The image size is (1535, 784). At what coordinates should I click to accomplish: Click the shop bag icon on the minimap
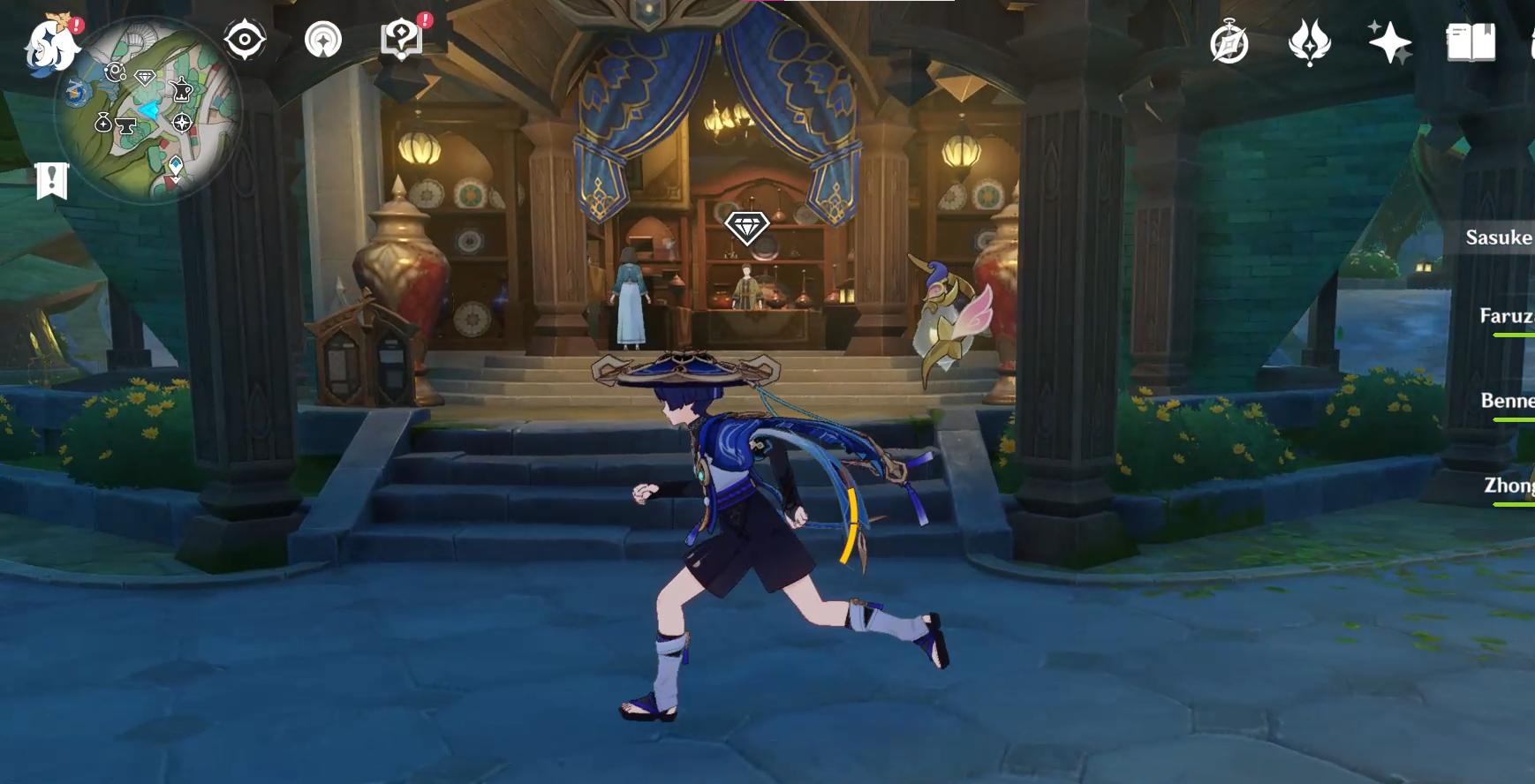[x=102, y=123]
